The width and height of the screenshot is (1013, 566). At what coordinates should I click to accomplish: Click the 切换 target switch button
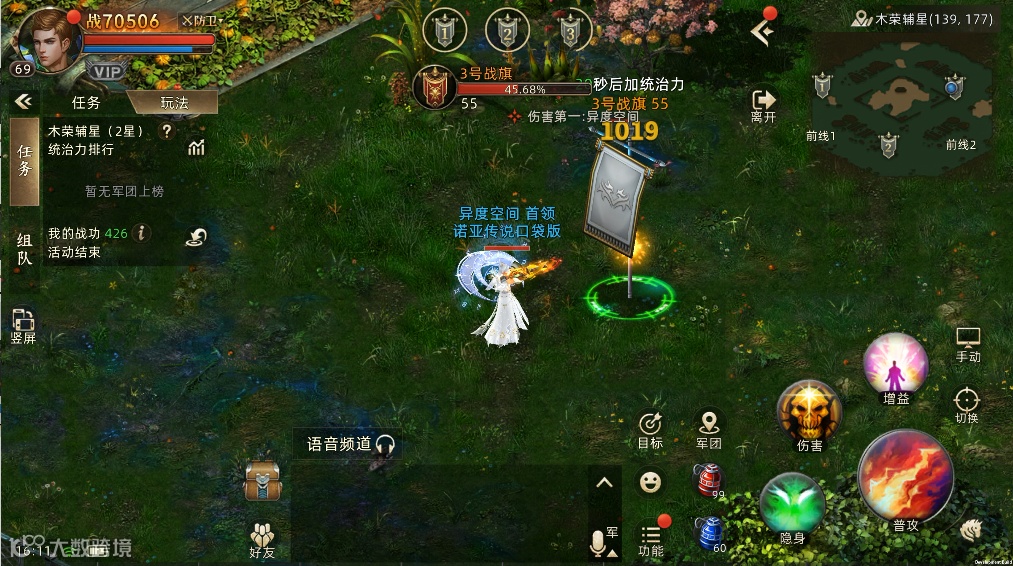(x=966, y=405)
